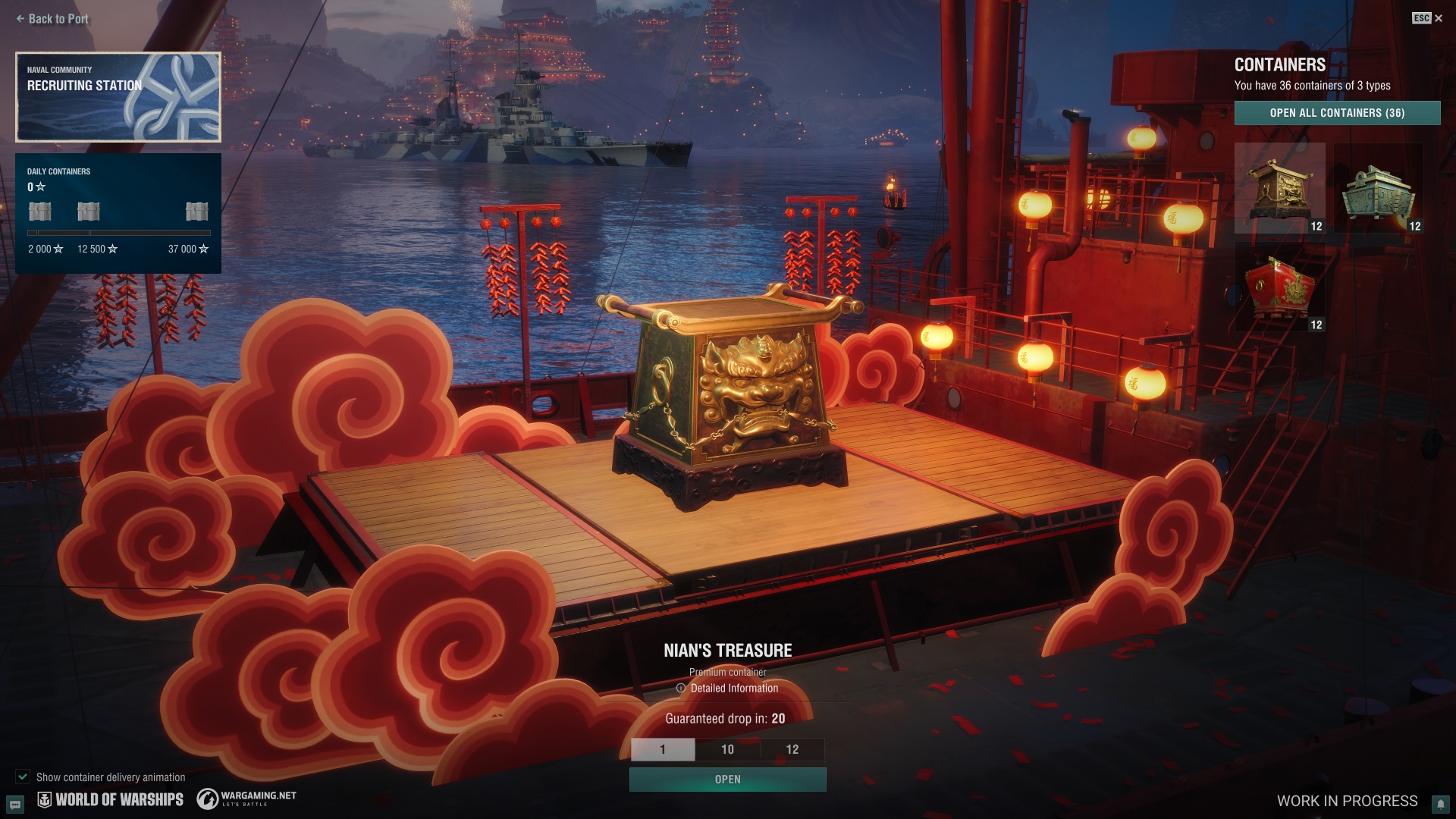This screenshot has height=819, width=1456.
Task: View Detailed Information for Nian's Treasure
Action: (728, 689)
